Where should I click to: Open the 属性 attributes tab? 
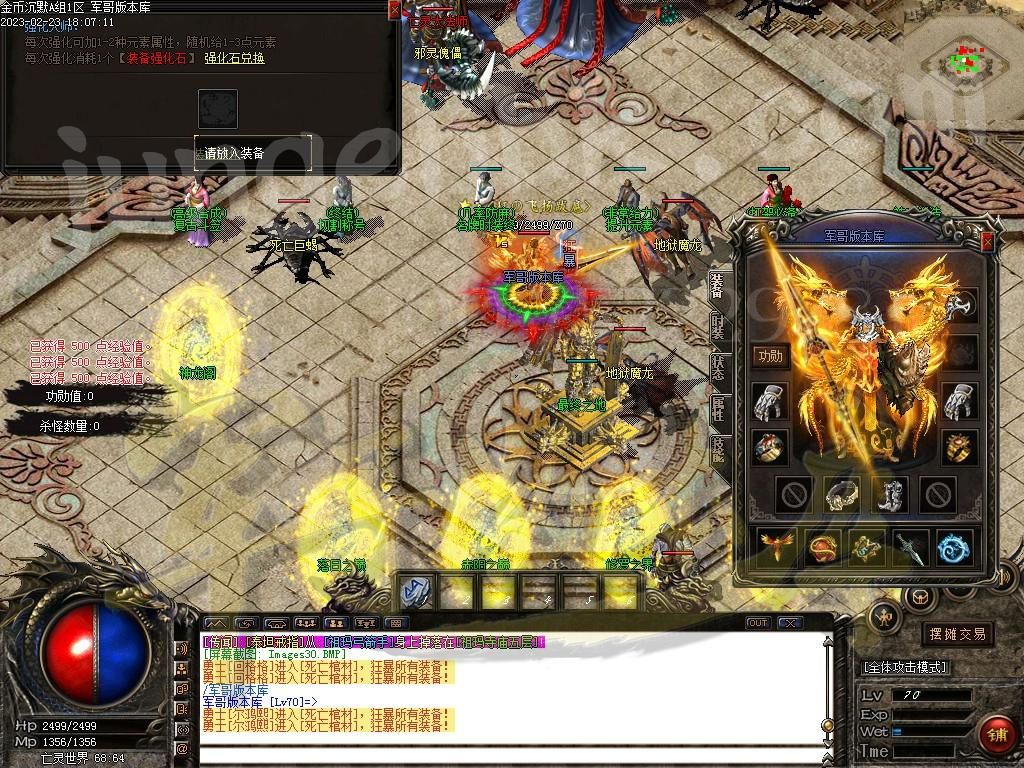coord(718,408)
